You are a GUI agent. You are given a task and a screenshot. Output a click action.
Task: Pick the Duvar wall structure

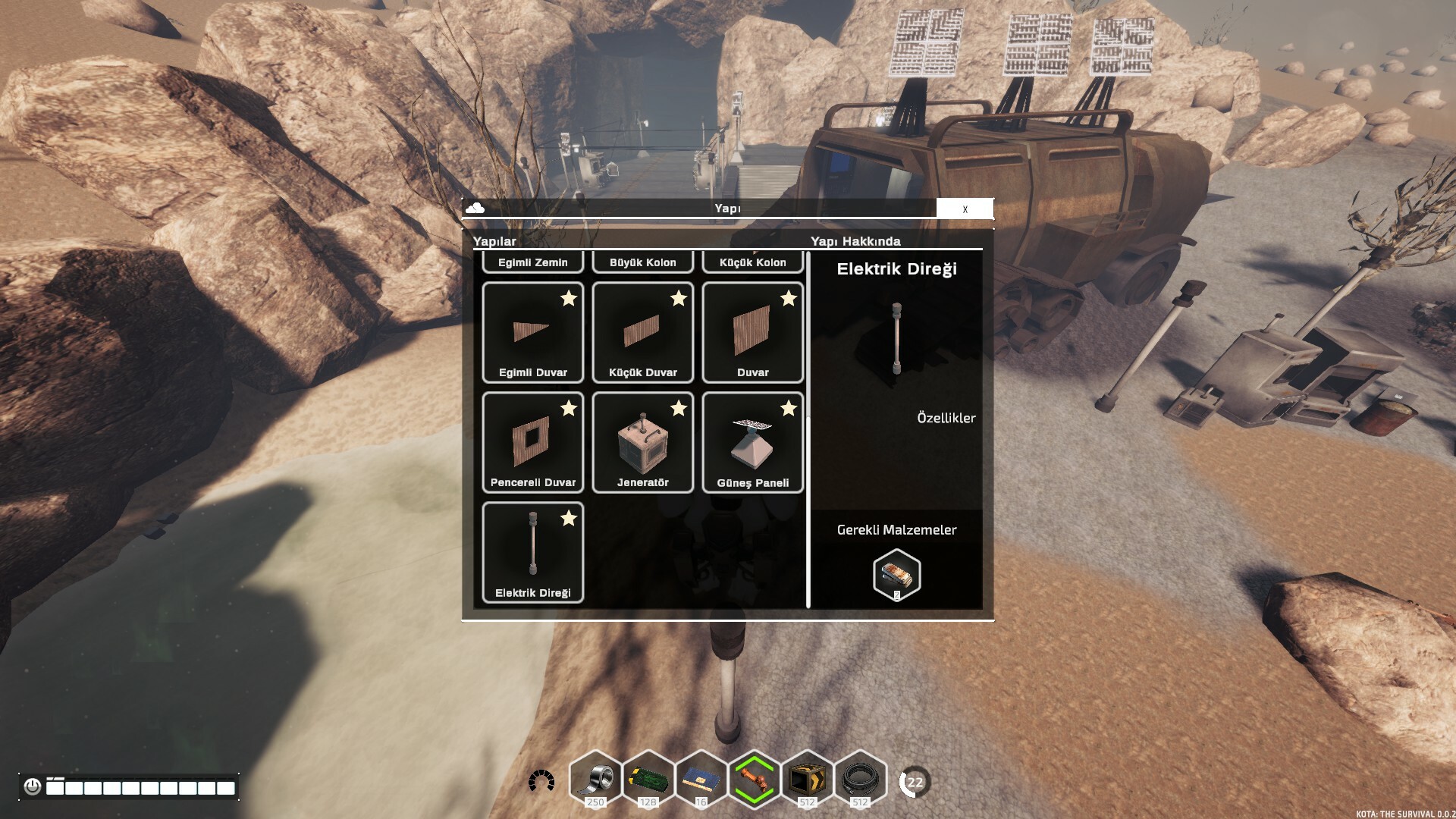753,333
